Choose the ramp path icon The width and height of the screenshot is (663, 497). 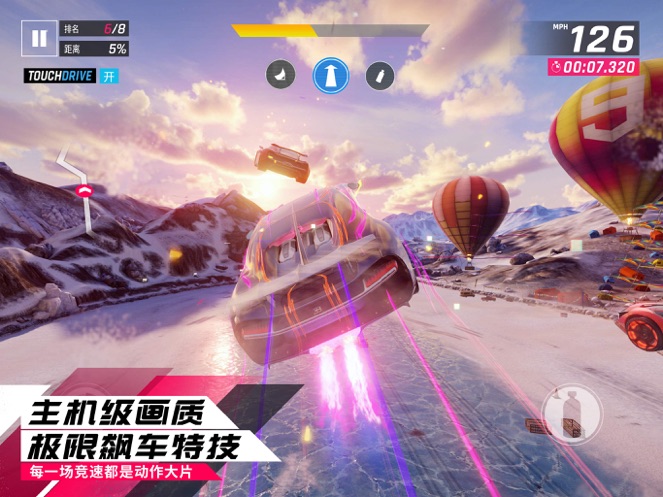[279, 74]
